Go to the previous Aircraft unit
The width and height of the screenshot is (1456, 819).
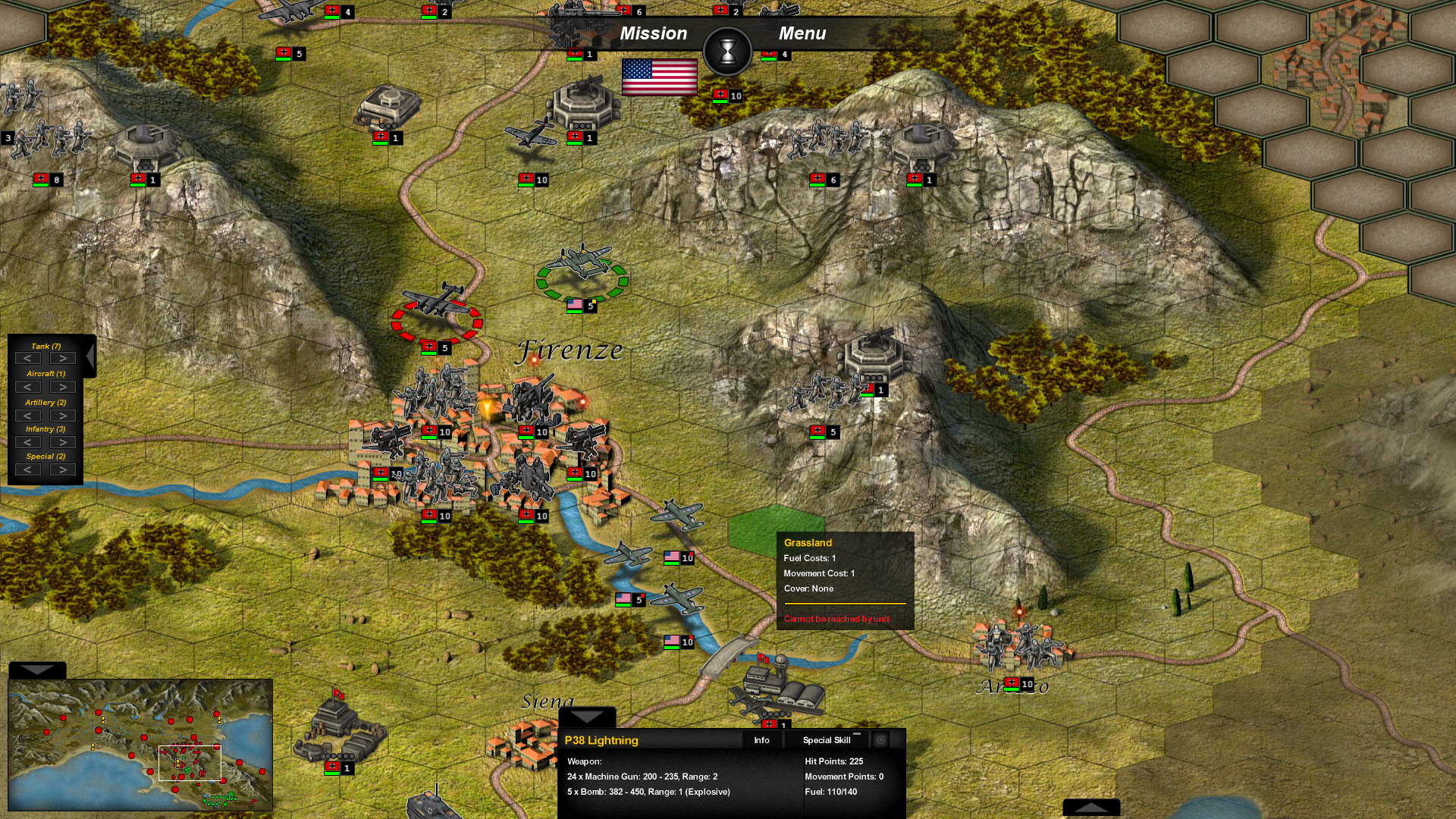tap(29, 387)
